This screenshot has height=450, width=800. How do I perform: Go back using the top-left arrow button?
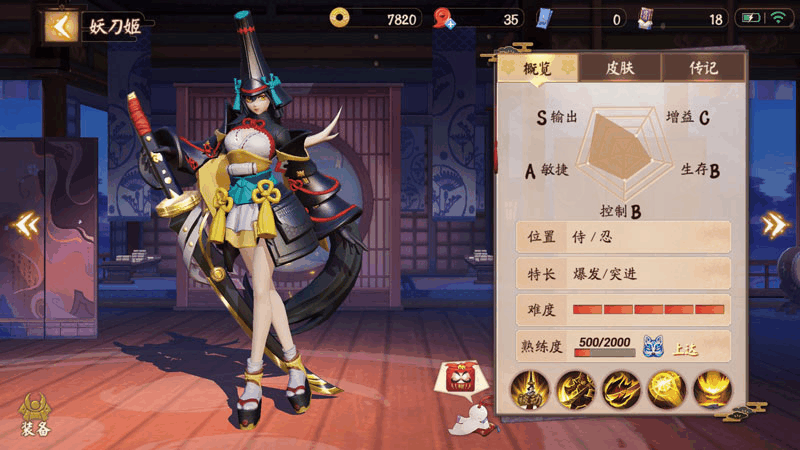coord(62,26)
